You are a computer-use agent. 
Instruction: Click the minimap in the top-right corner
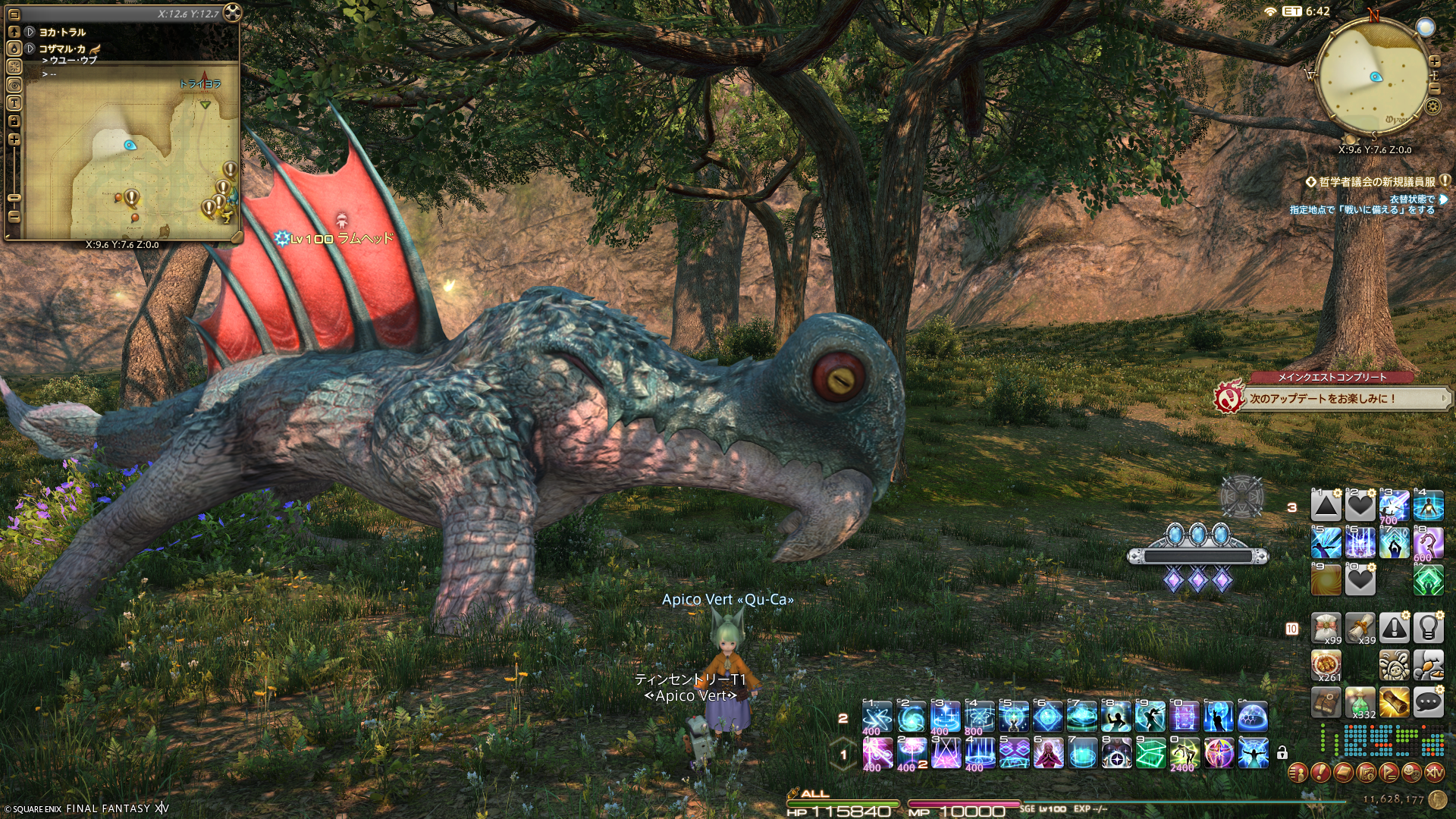coord(1372,77)
